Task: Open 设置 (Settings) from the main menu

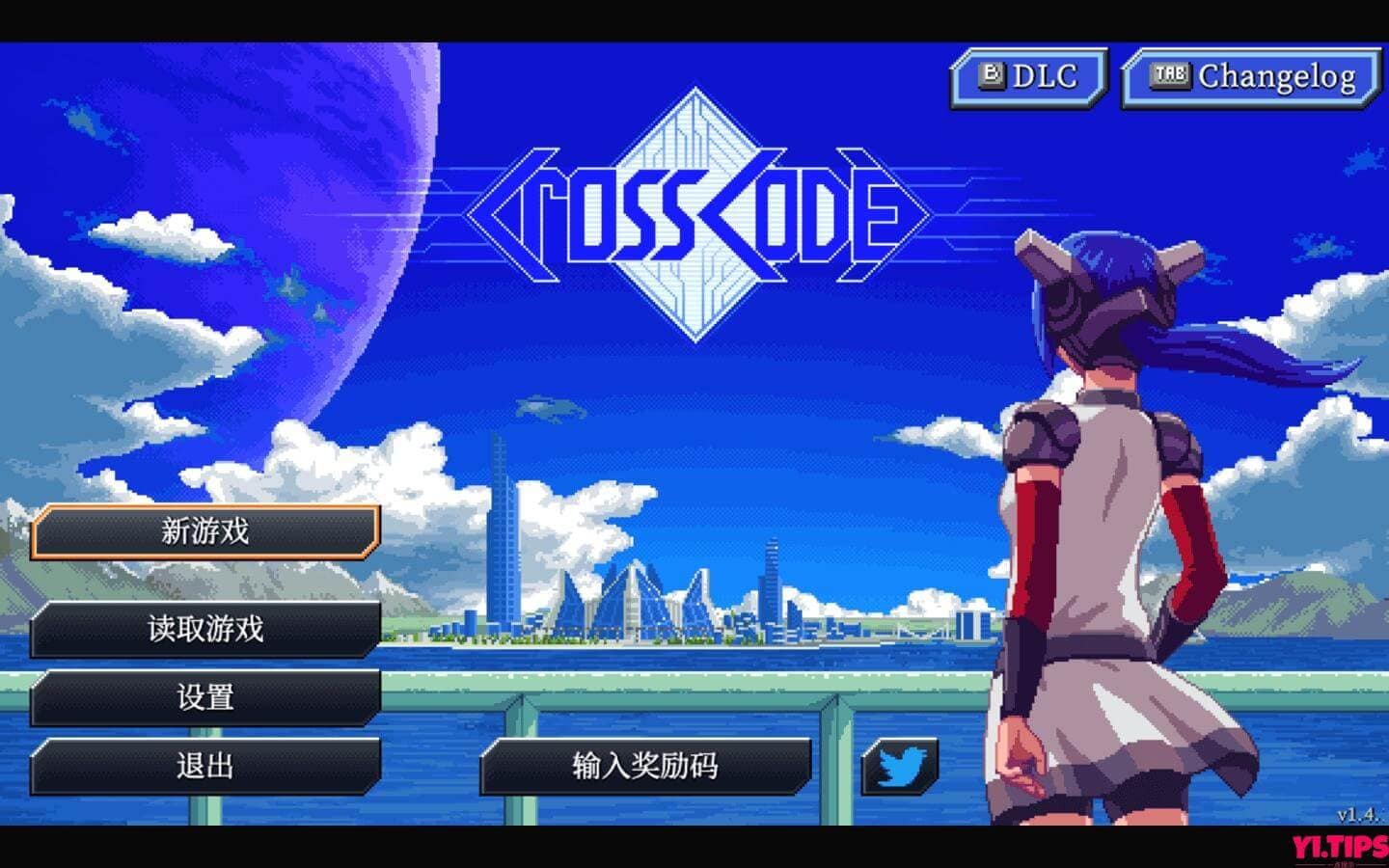Action: pyautogui.click(x=205, y=696)
